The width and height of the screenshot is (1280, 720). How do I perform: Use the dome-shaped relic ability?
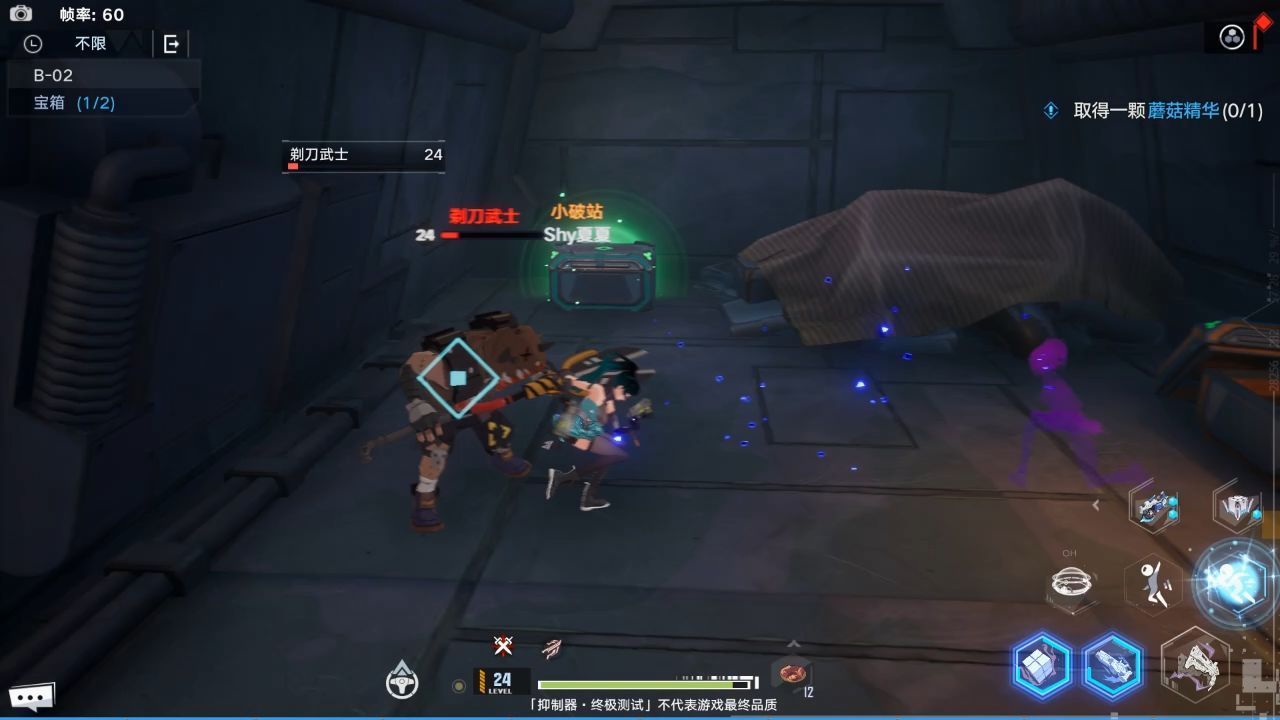point(1074,584)
